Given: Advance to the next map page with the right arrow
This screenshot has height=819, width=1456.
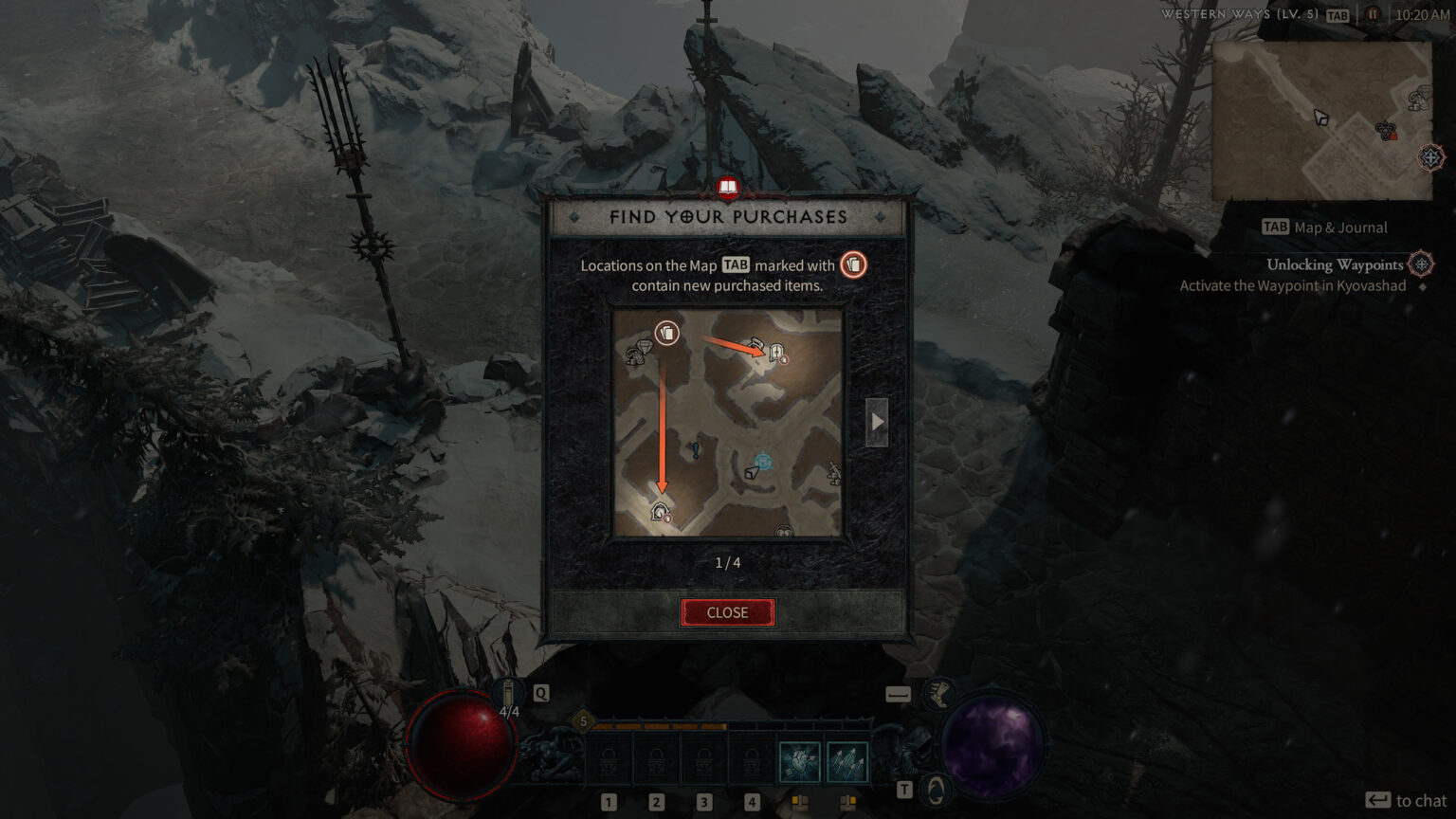Looking at the screenshot, I should (x=877, y=421).
